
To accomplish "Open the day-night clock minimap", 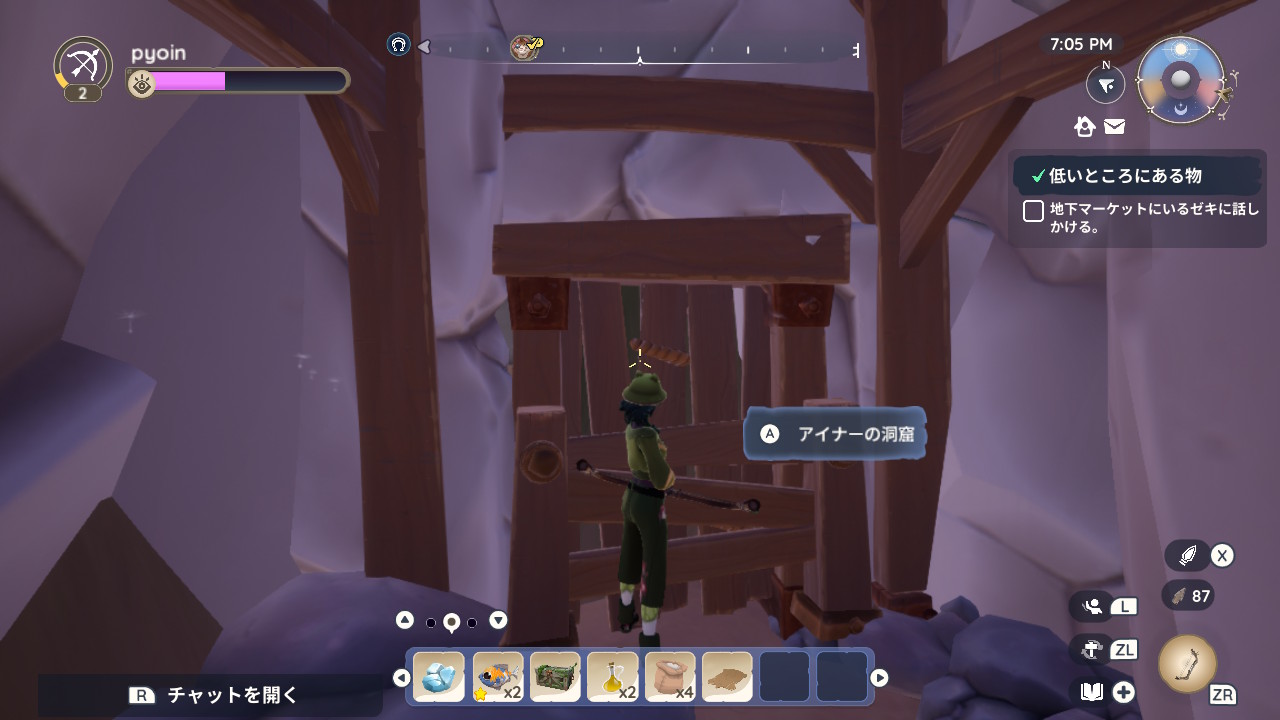I will 1181,80.
